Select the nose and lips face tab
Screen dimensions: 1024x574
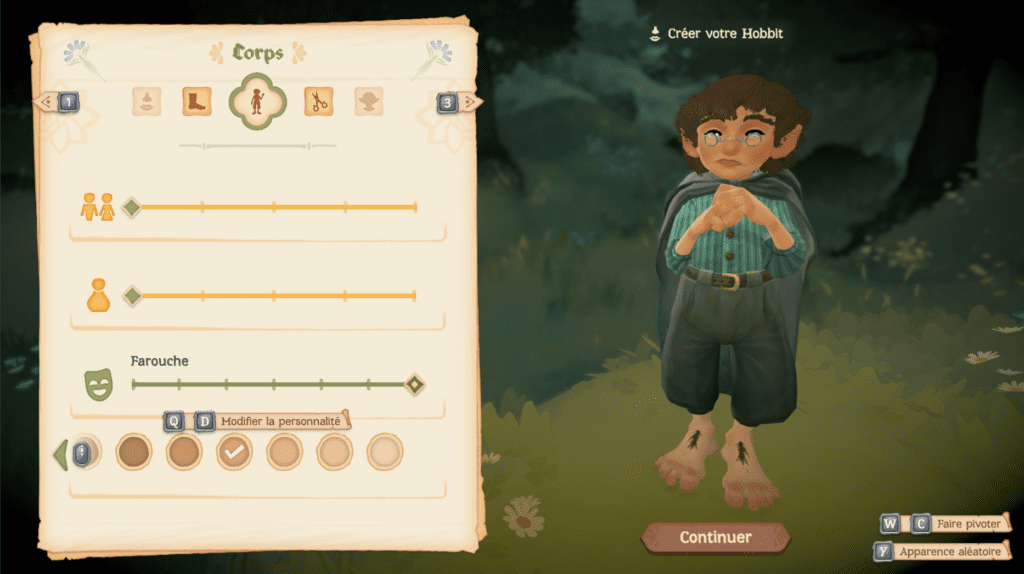click(147, 101)
